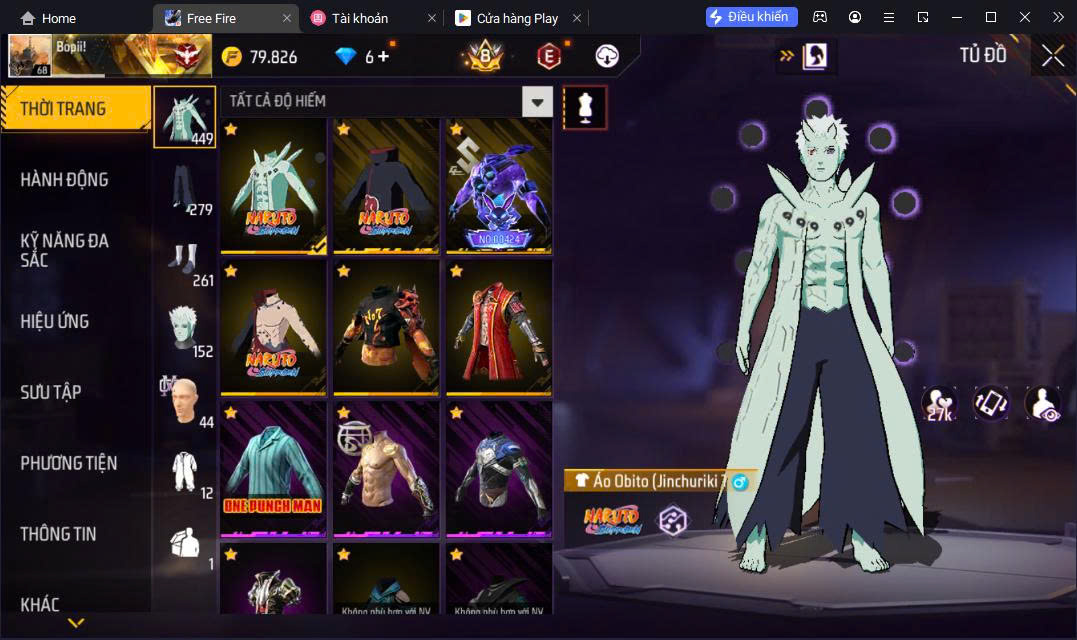Add diamonds with the plus button
The height and width of the screenshot is (640, 1077).
[x=382, y=56]
